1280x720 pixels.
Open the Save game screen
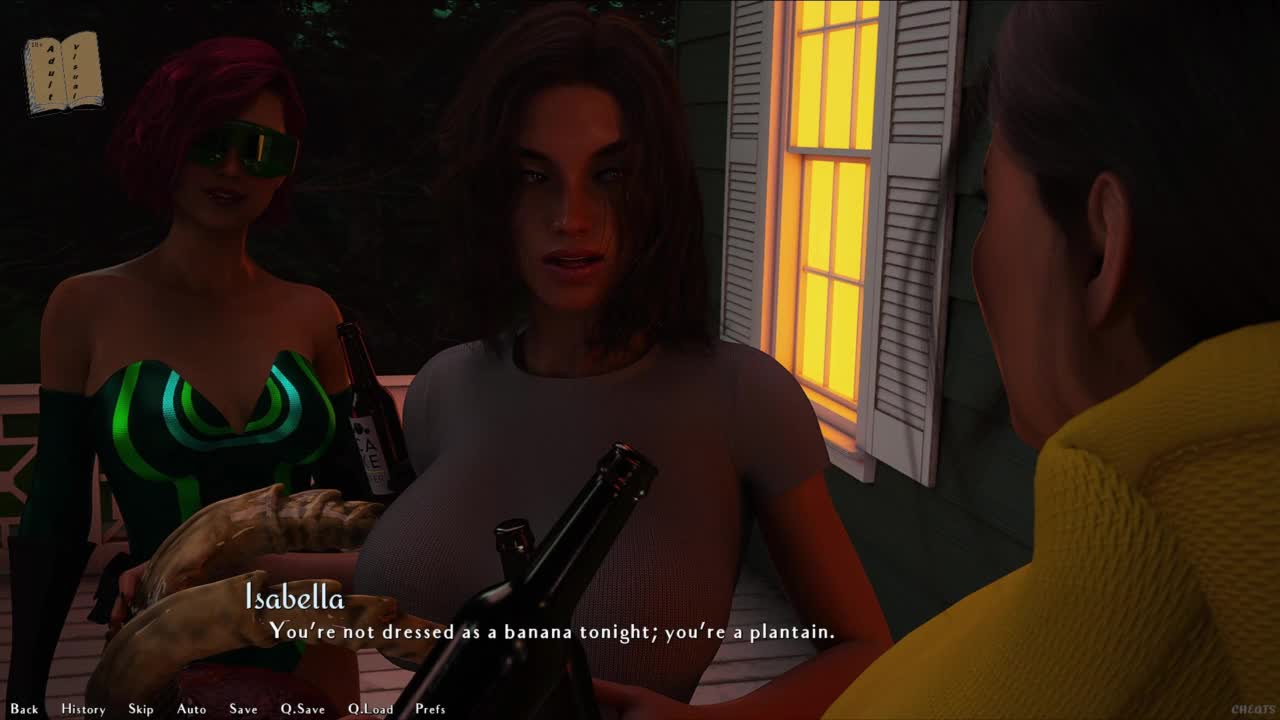pos(243,709)
